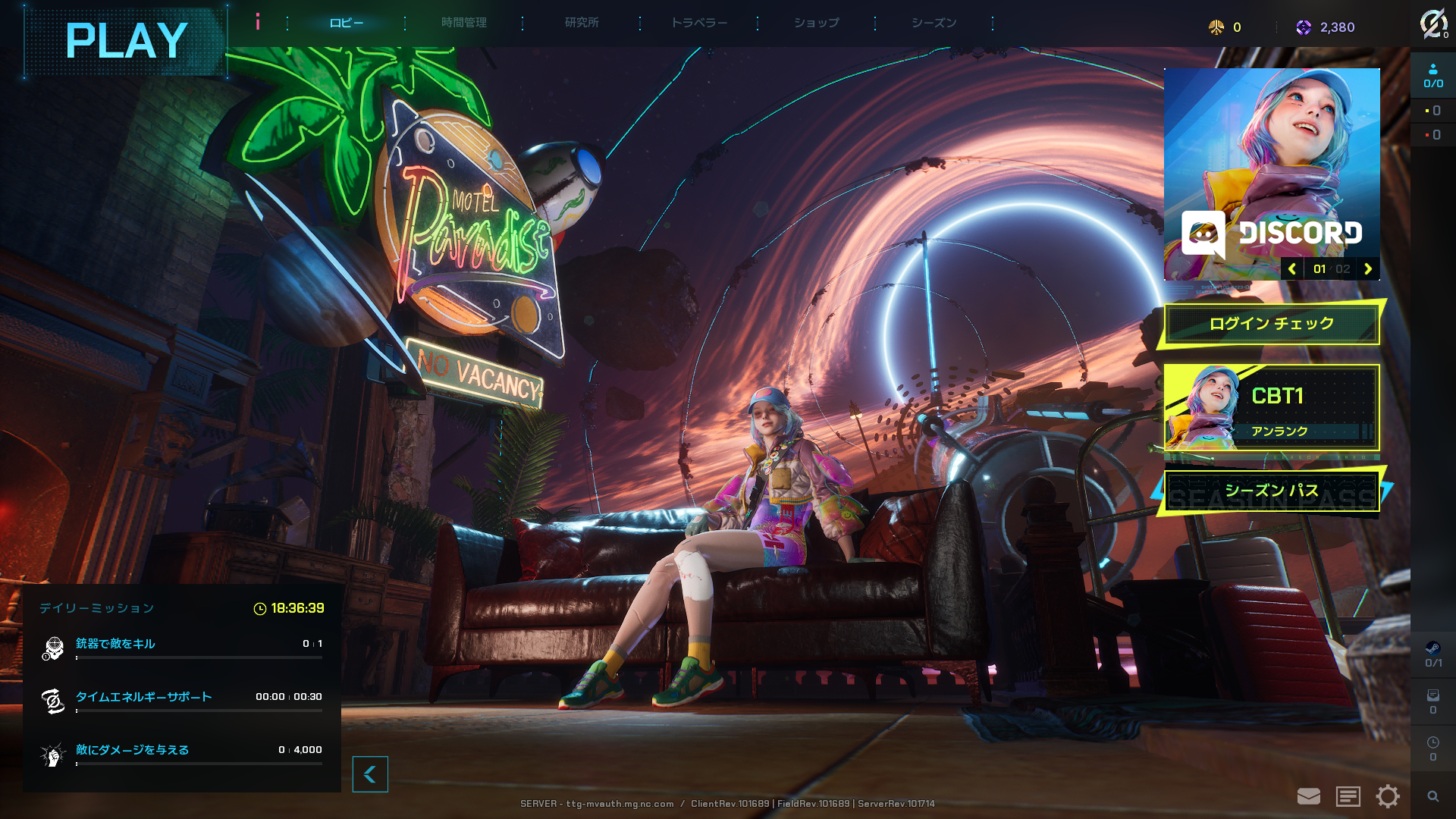Open the friends list party icon
The height and width of the screenshot is (819, 1456).
click(1432, 76)
